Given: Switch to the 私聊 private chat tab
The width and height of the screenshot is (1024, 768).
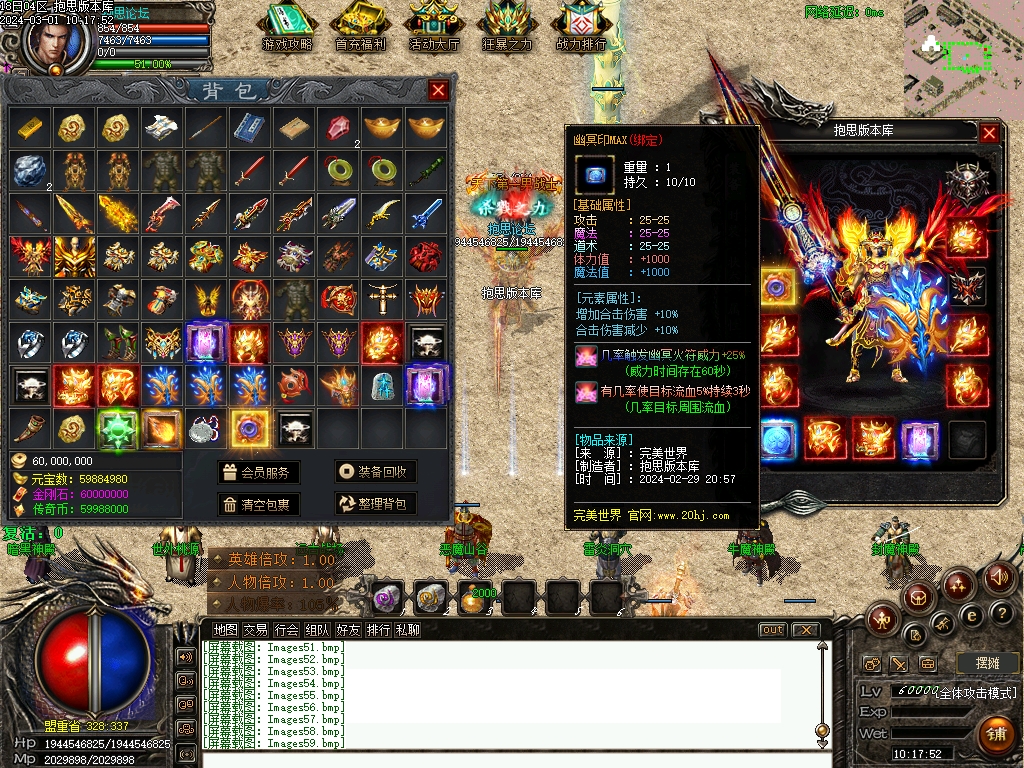Looking at the screenshot, I should (x=407, y=630).
